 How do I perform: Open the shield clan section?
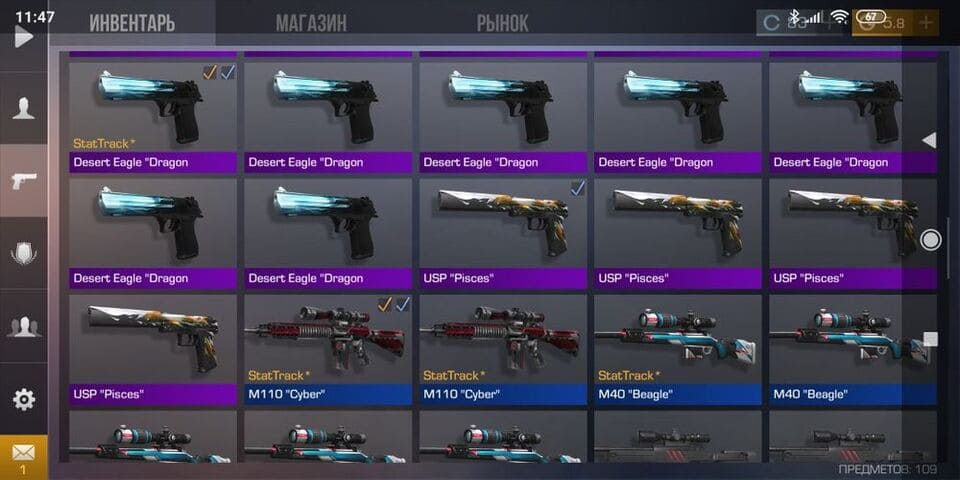click(23, 253)
